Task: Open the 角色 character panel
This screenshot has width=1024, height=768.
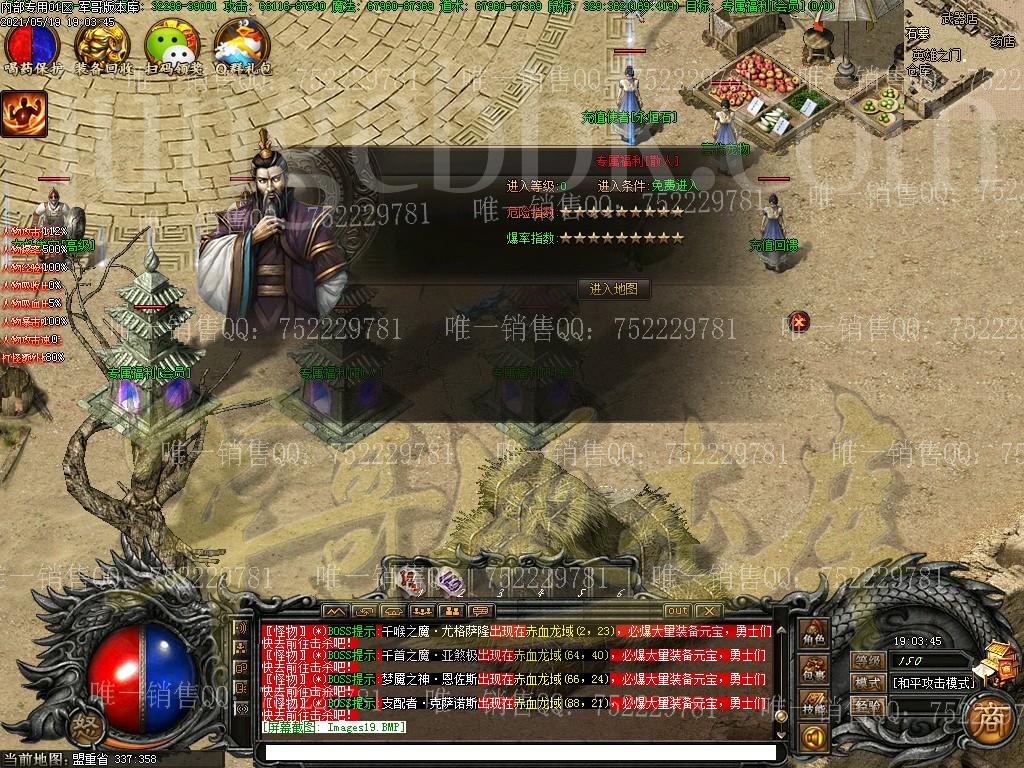Action: pos(813,633)
